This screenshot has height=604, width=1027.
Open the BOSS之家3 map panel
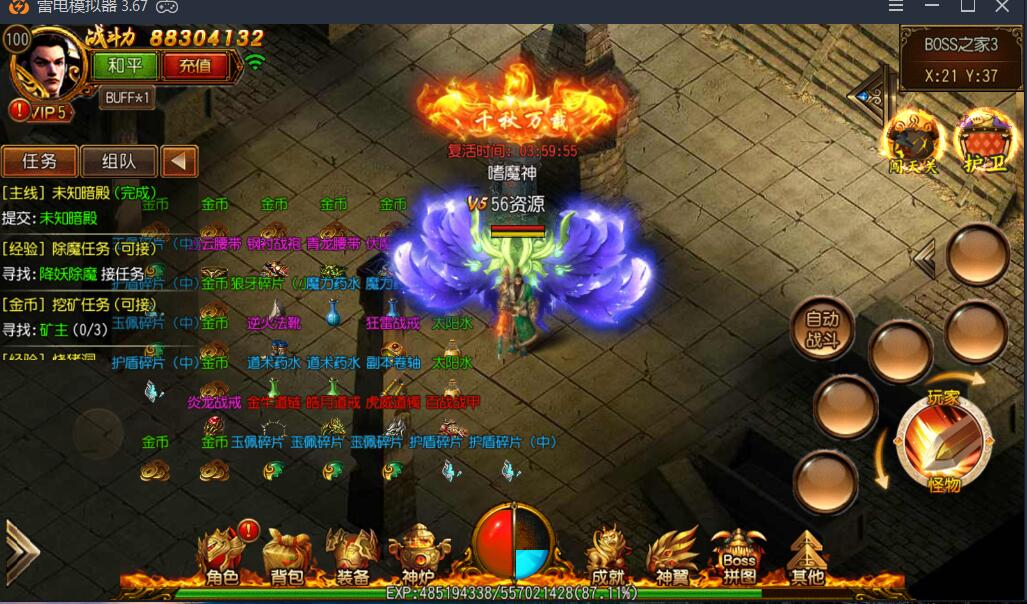tap(960, 59)
